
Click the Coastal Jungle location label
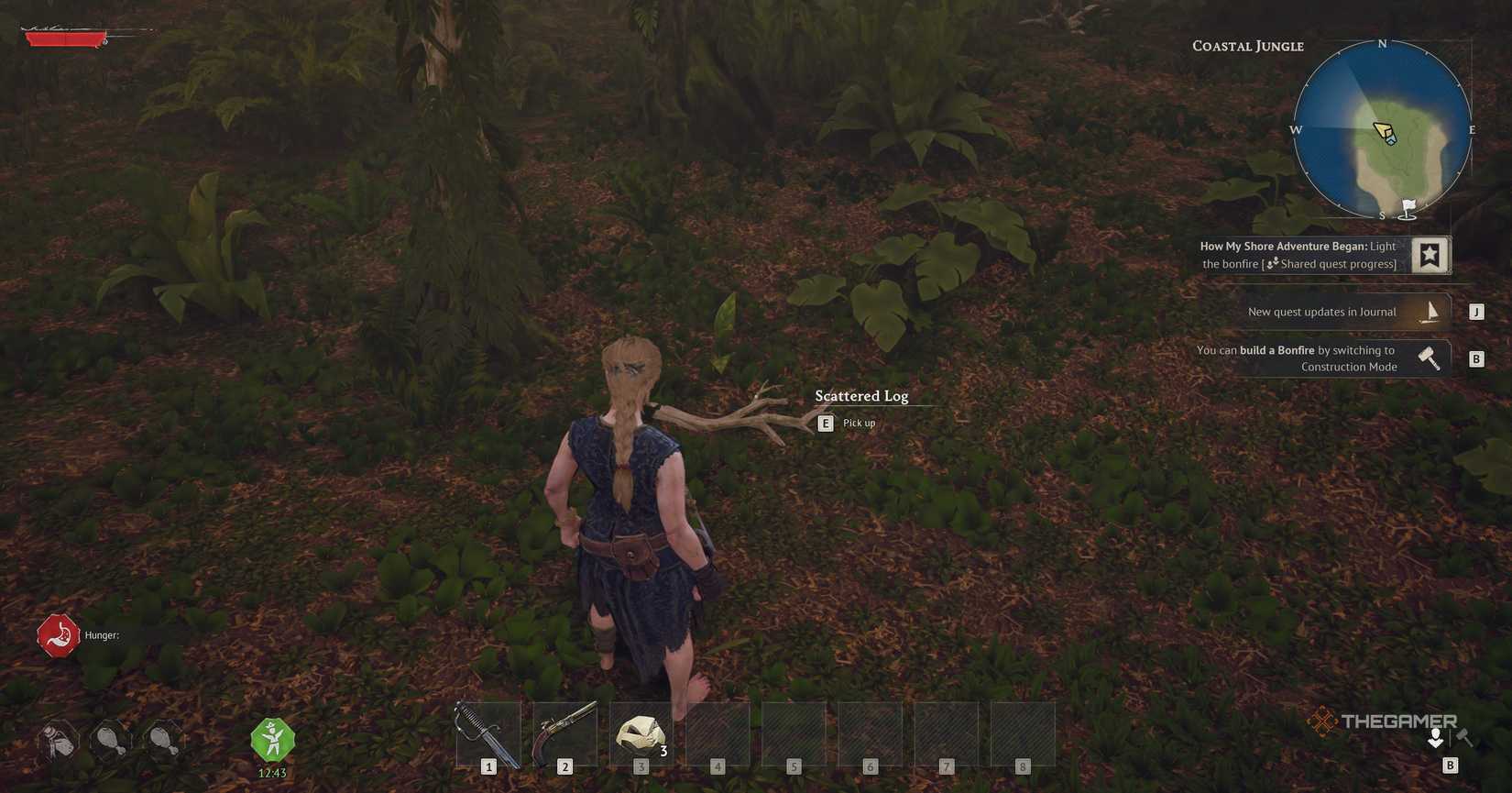[x=1247, y=45]
